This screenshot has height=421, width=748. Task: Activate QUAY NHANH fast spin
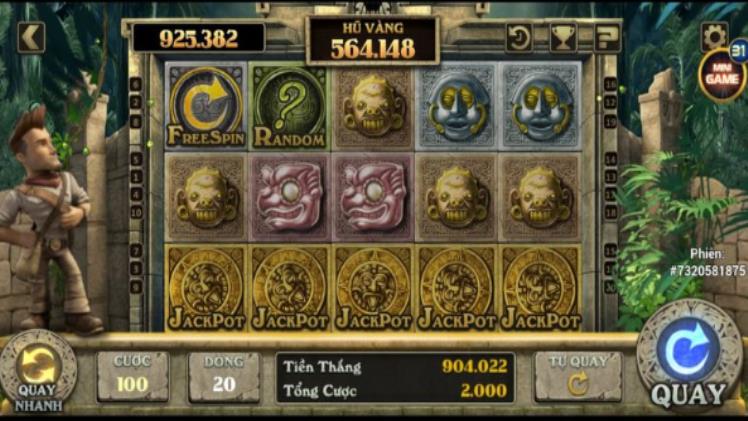(38, 372)
